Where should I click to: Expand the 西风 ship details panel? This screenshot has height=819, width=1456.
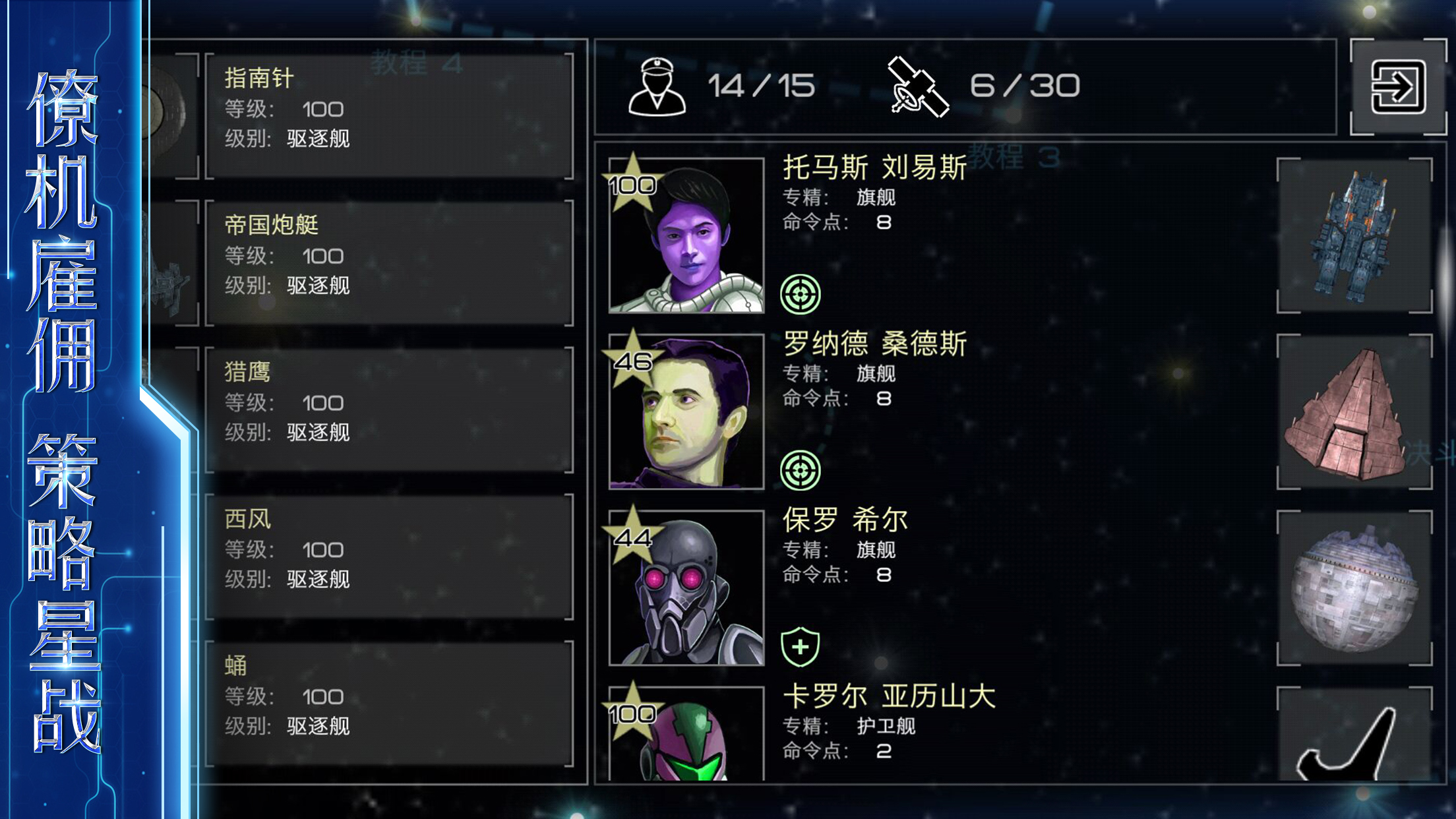(x=386, y=556)
